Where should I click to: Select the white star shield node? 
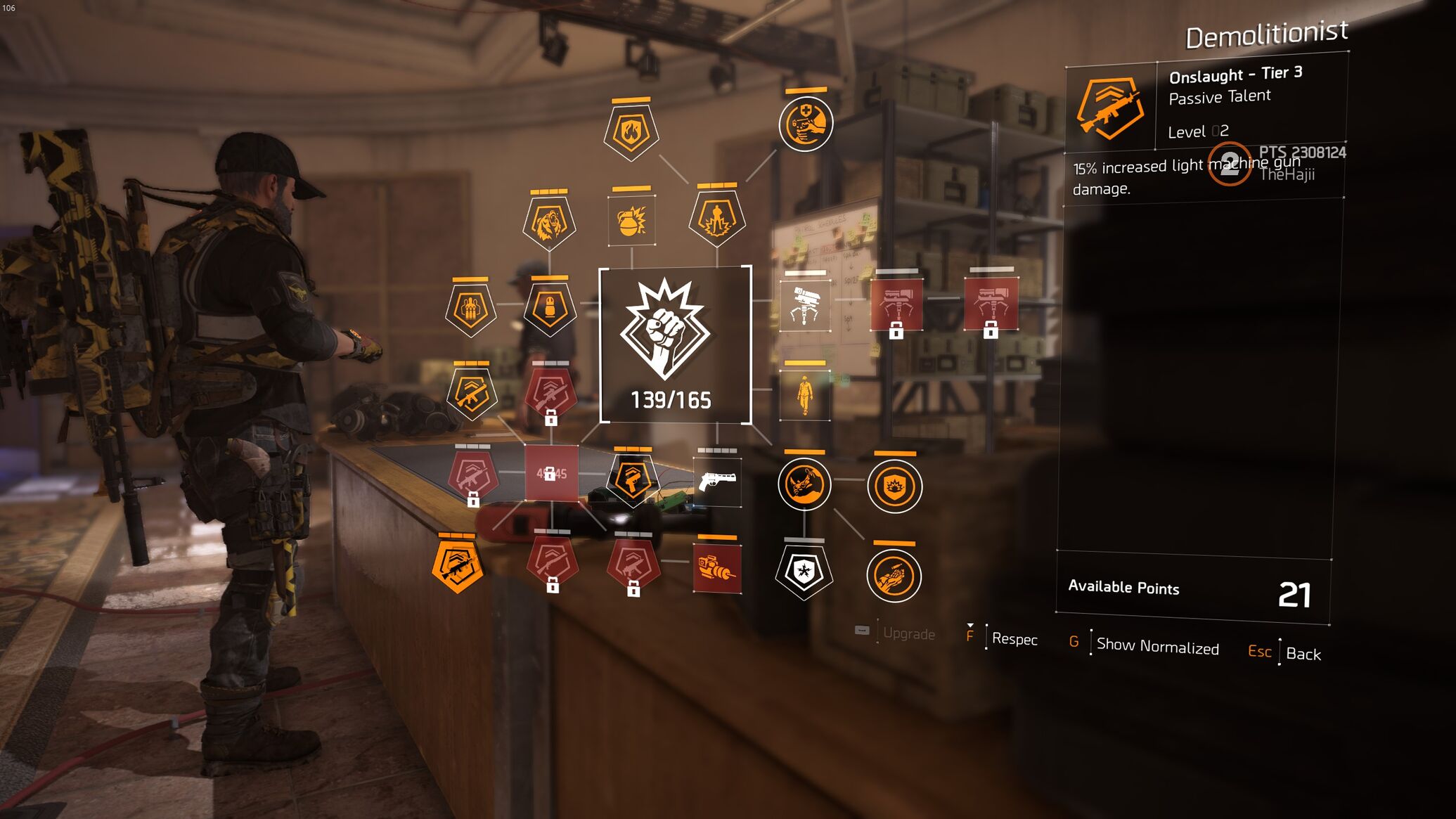point(804,572)
